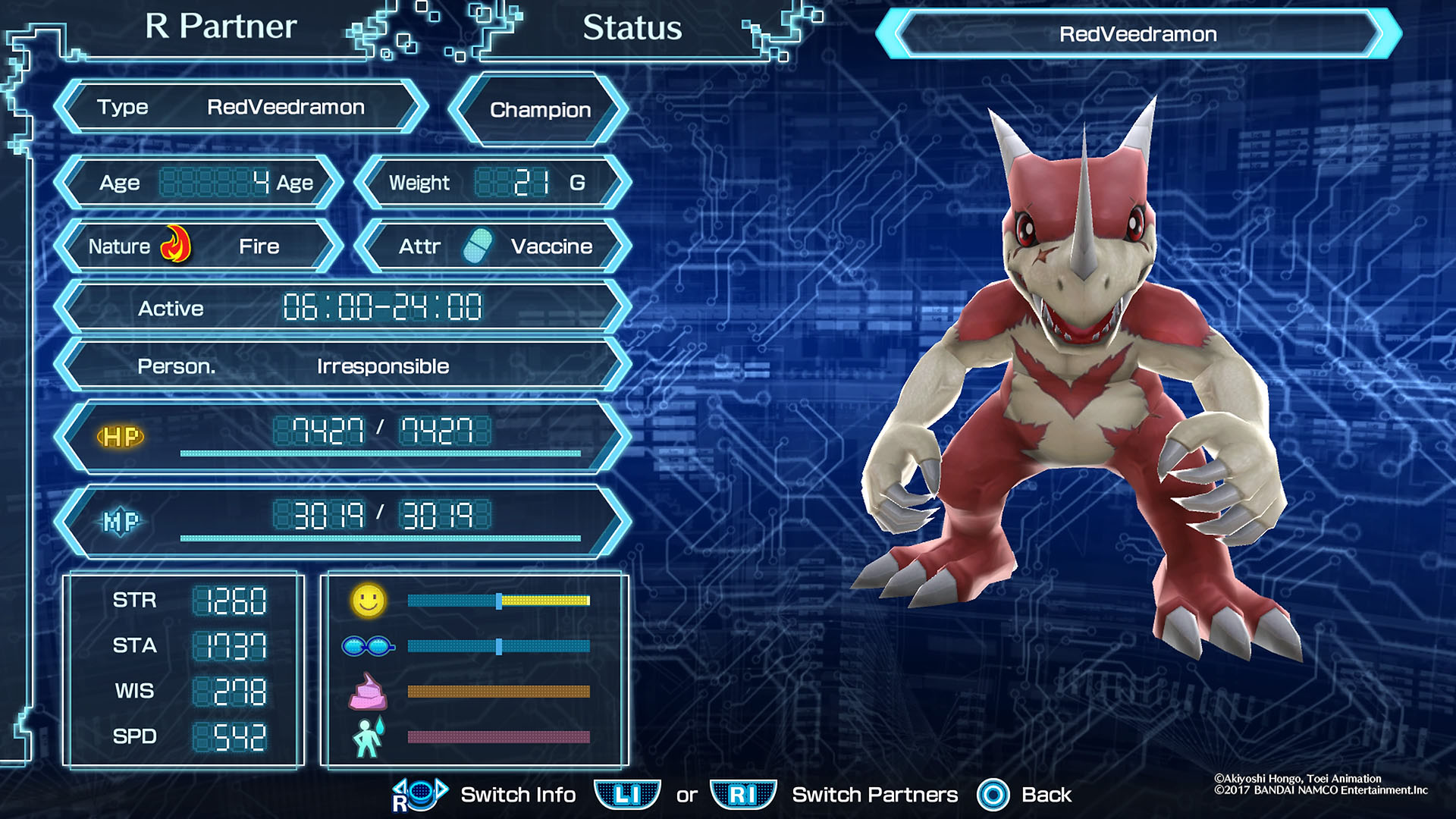The height and width of the screenshot is (819, 1456).
Task: Click the blue glasses discipline icon
Action: tap(368, 646)
